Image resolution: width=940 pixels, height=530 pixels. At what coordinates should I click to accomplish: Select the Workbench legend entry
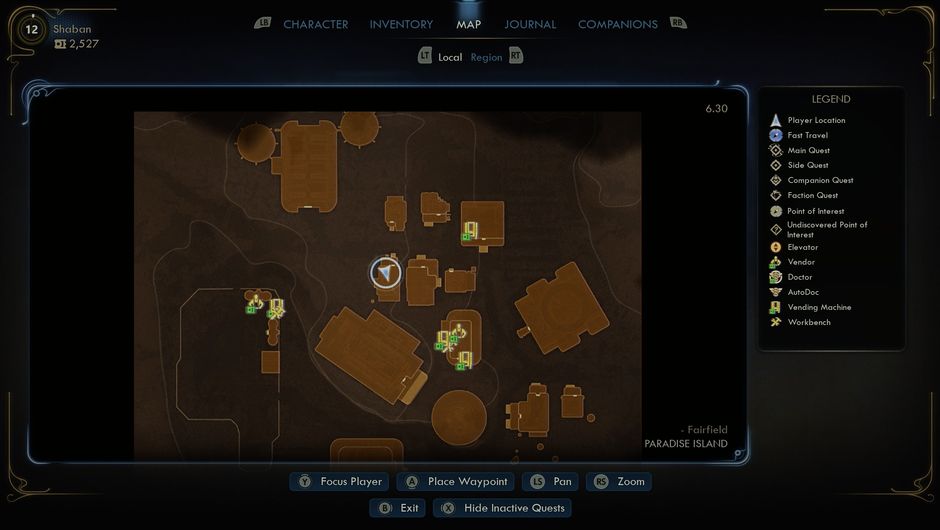coord(809,322)
